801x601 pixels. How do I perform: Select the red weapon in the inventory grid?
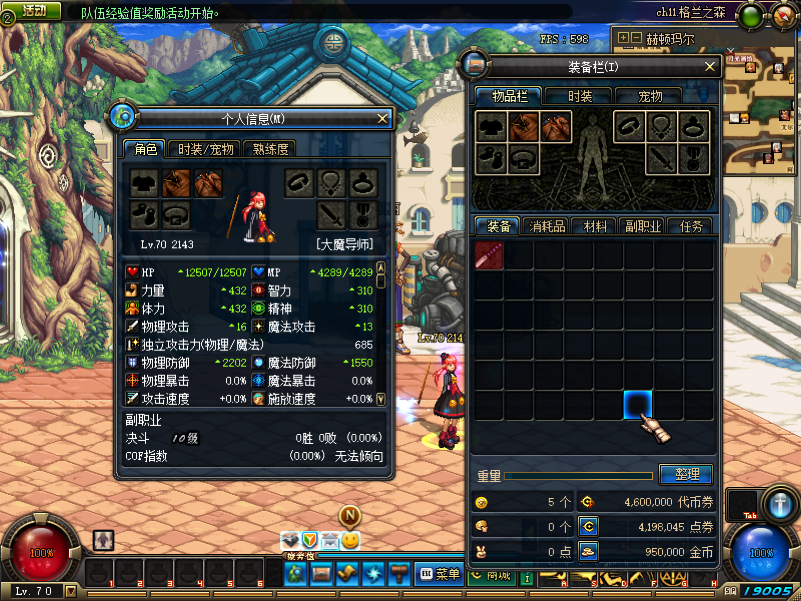point(489,256)
